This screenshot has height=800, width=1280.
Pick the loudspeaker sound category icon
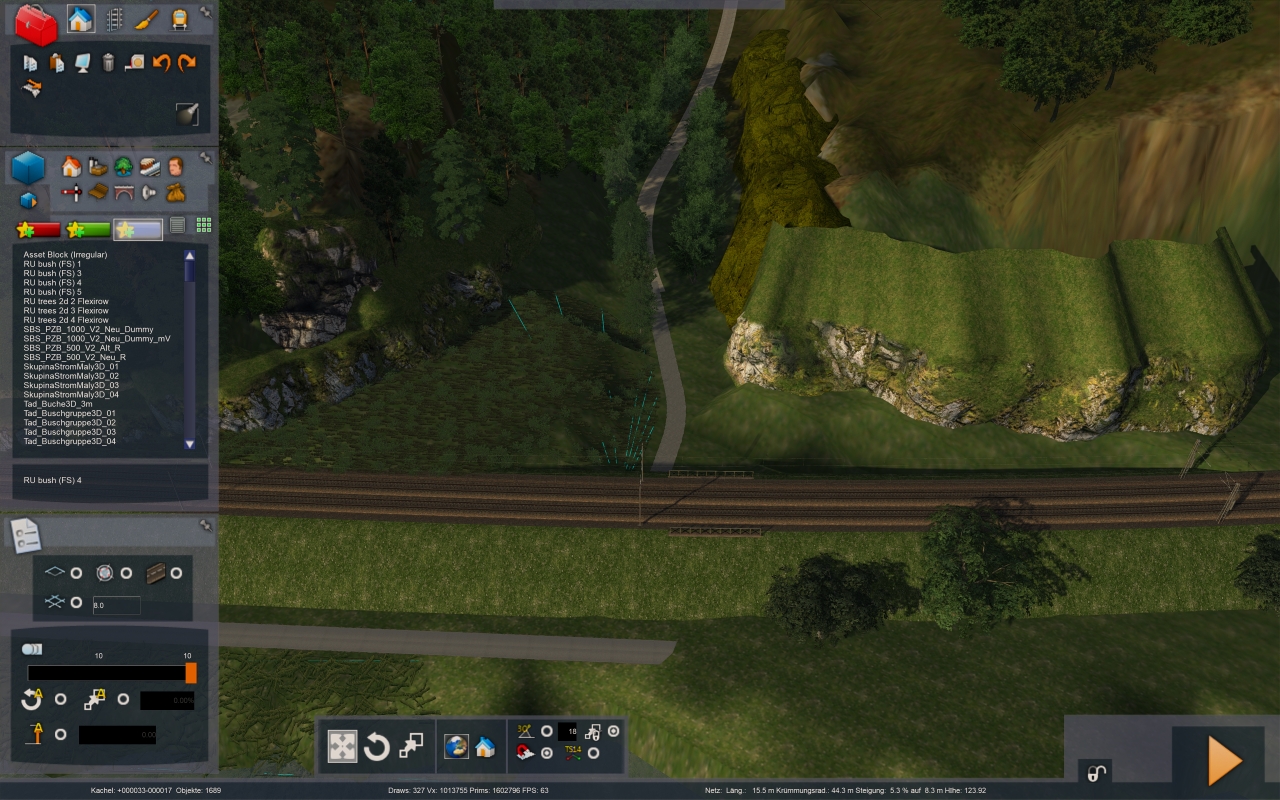(149, 192)
